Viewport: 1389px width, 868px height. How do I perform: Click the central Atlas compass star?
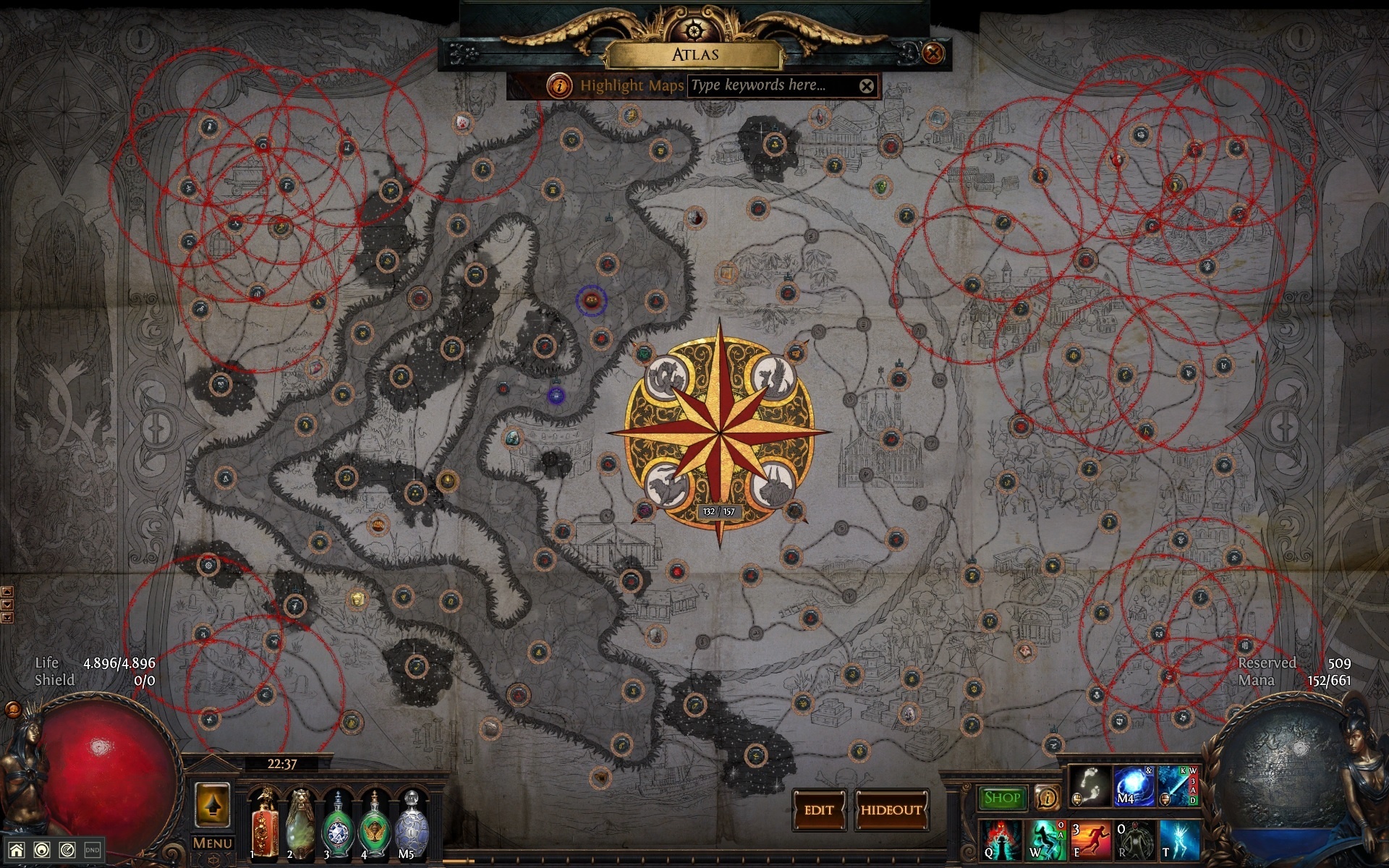point(719,433)
